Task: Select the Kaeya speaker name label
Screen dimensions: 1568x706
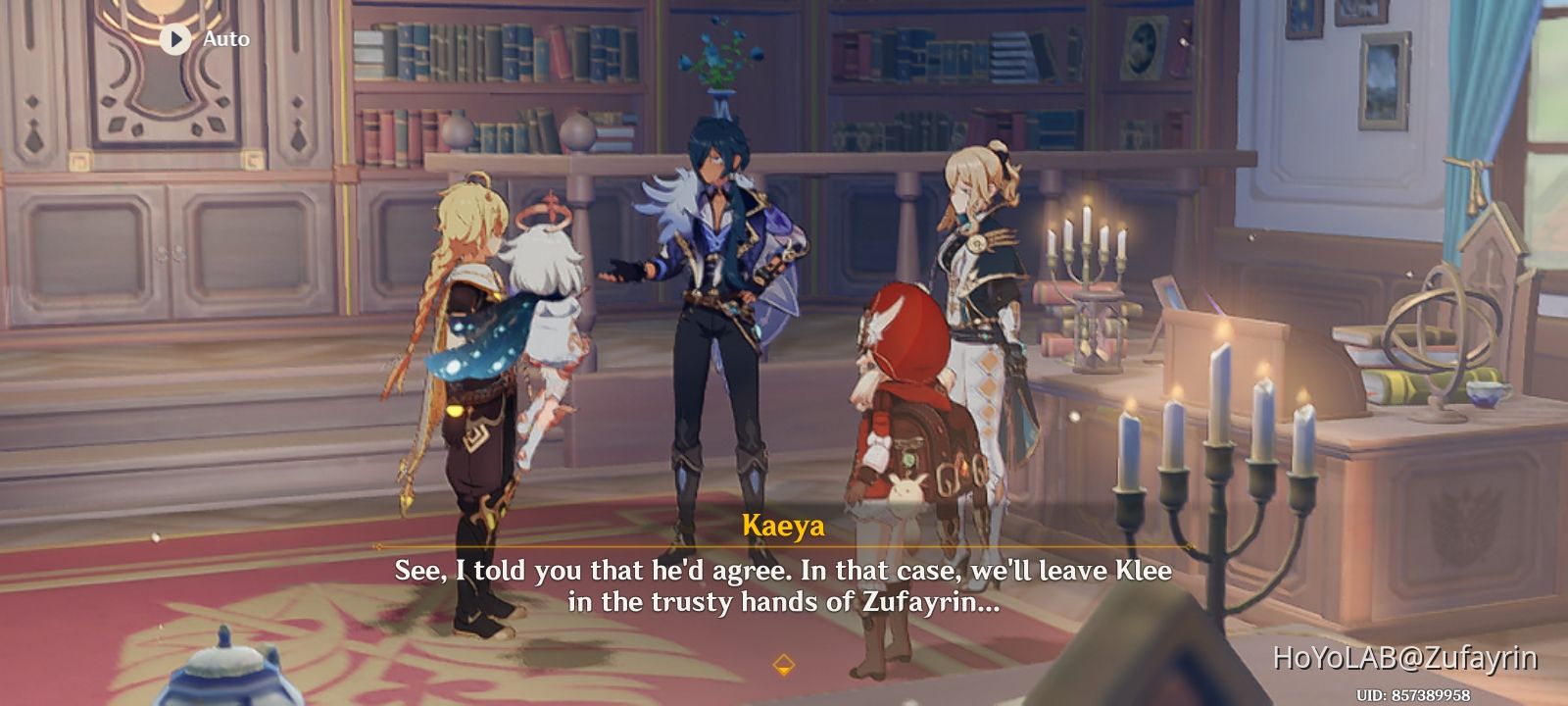Action: click(784, 528)
